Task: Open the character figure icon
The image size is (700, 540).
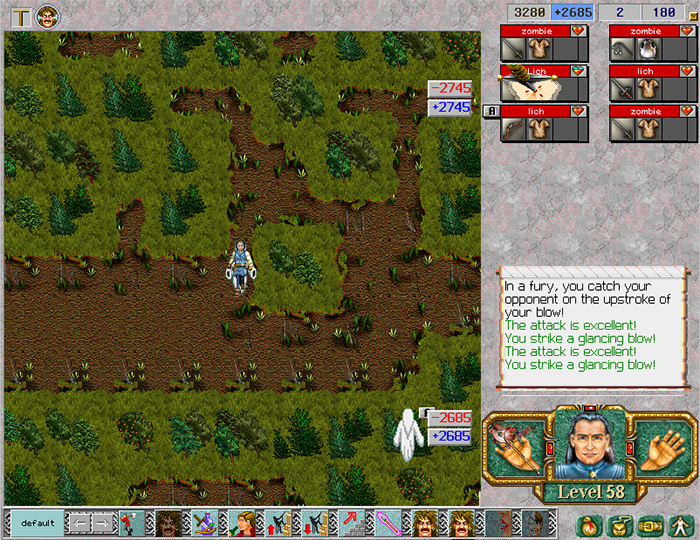Action: click(x=679, y=523)
